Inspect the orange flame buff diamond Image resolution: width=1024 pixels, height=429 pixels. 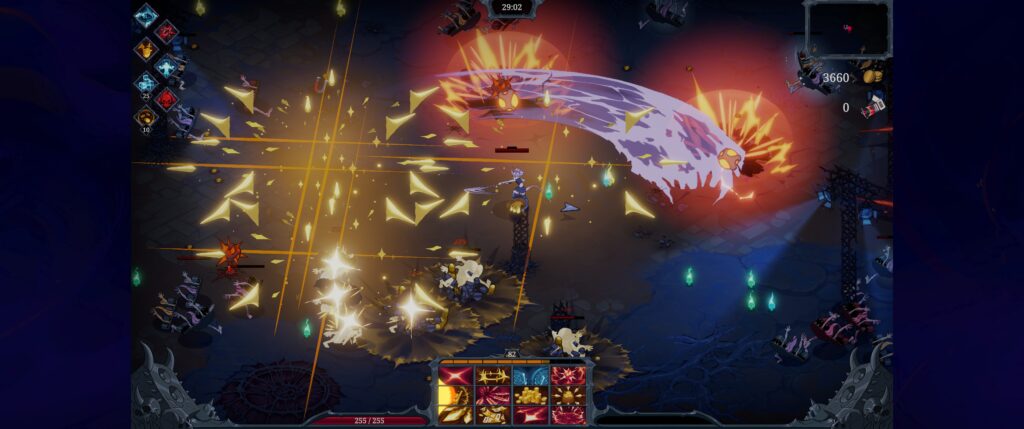146,48
